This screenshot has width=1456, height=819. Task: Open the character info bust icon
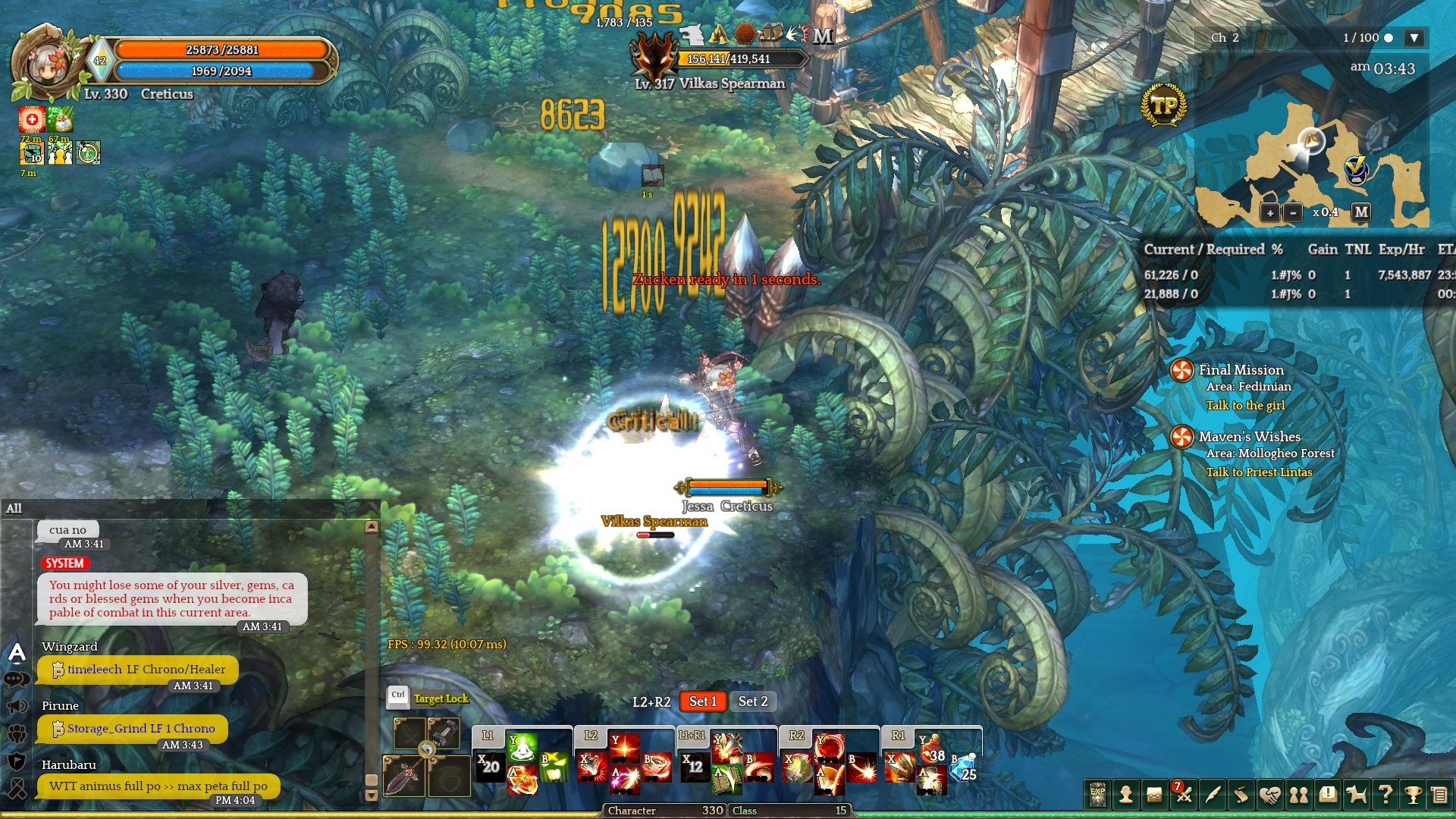[1126, 795]
